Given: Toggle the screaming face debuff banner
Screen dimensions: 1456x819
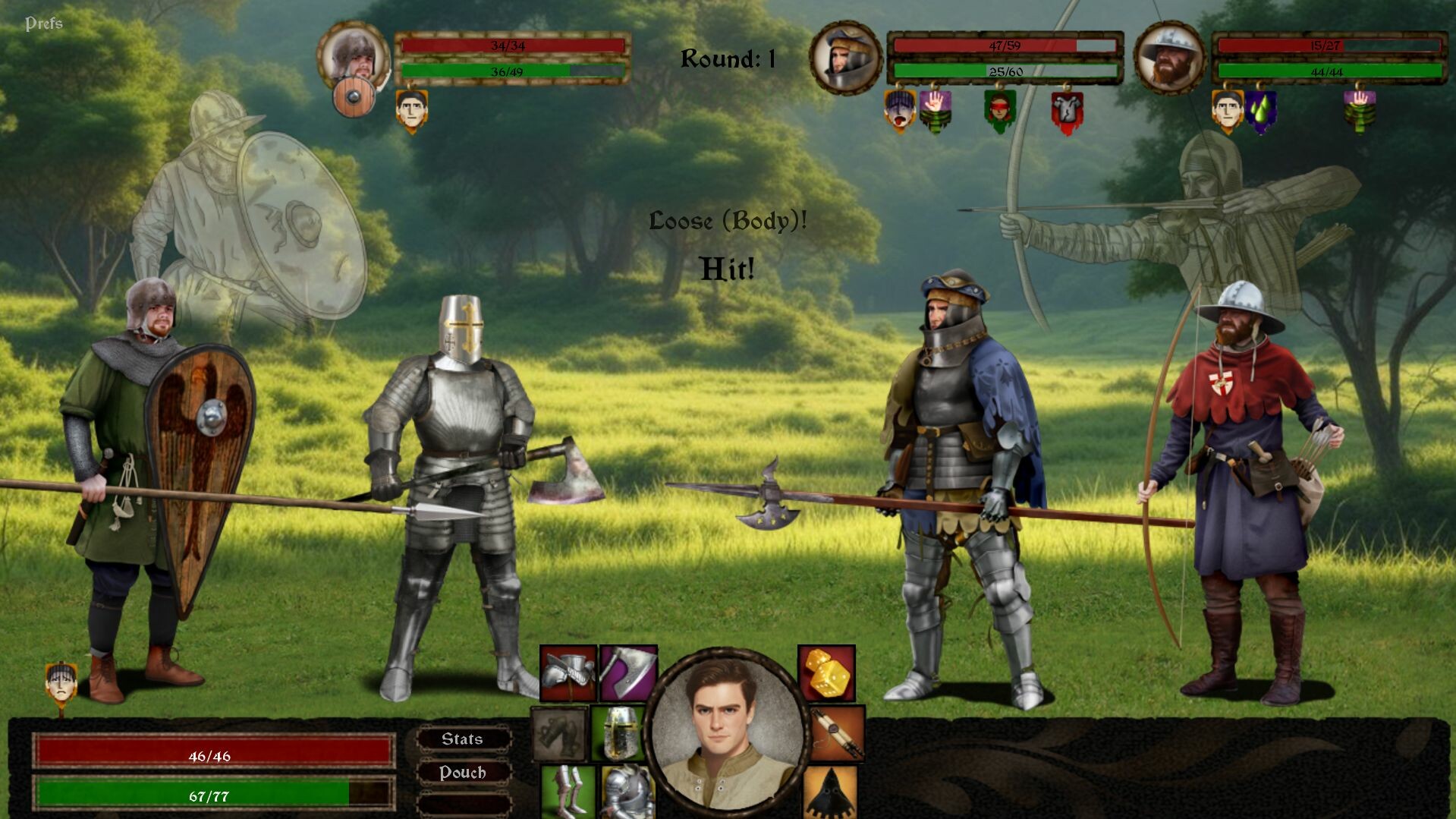Looking at the screenshot, I should [898, 112].
